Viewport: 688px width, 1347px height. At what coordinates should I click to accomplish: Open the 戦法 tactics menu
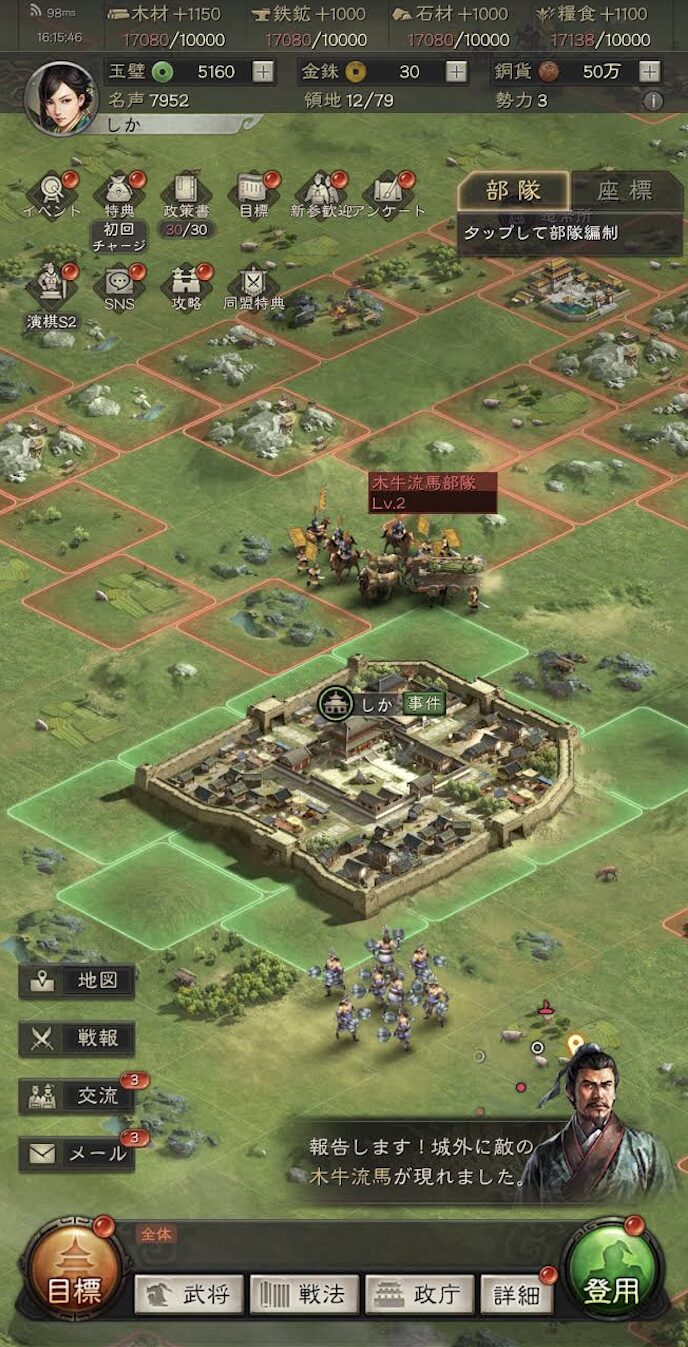click(303, 1295)
